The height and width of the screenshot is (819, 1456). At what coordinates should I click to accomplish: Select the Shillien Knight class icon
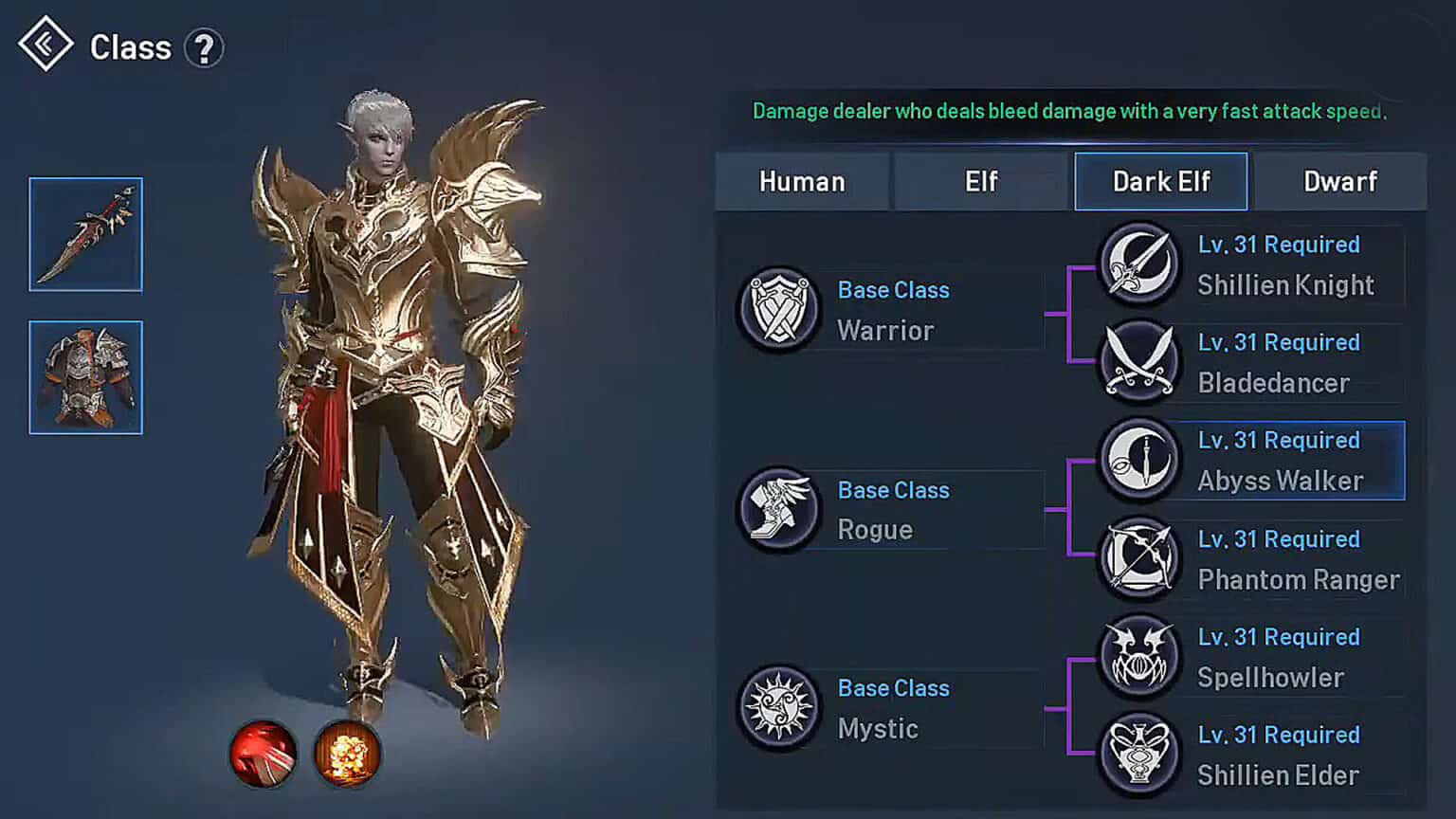pos(1137,266)
